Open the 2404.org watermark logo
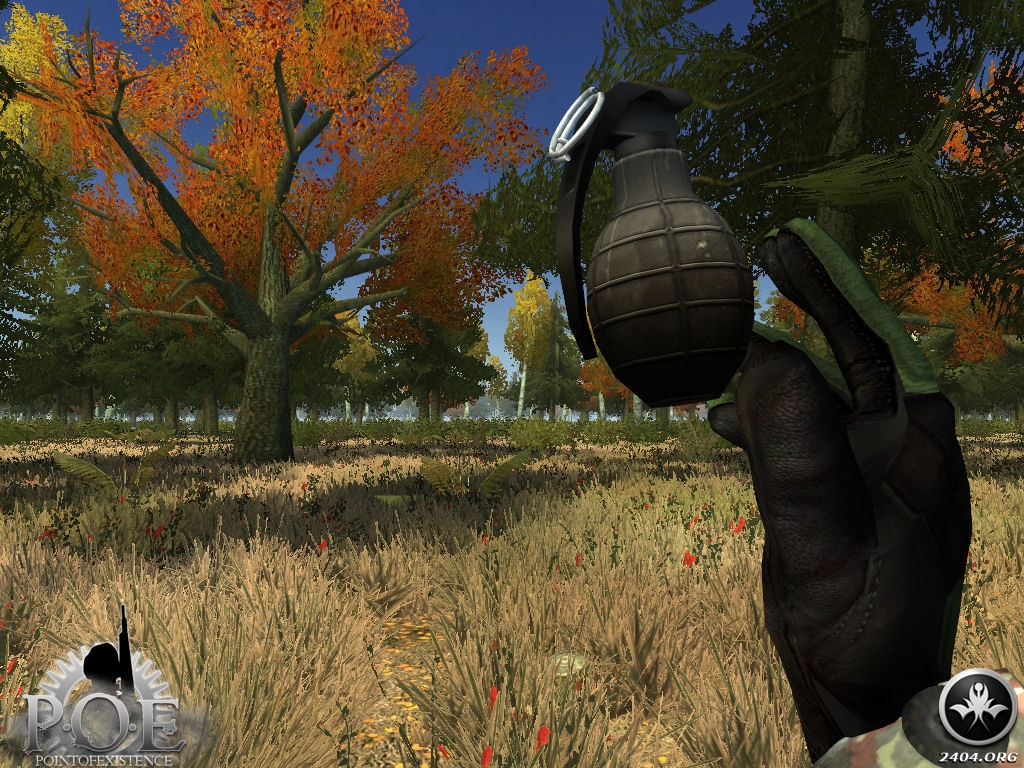 978,709
